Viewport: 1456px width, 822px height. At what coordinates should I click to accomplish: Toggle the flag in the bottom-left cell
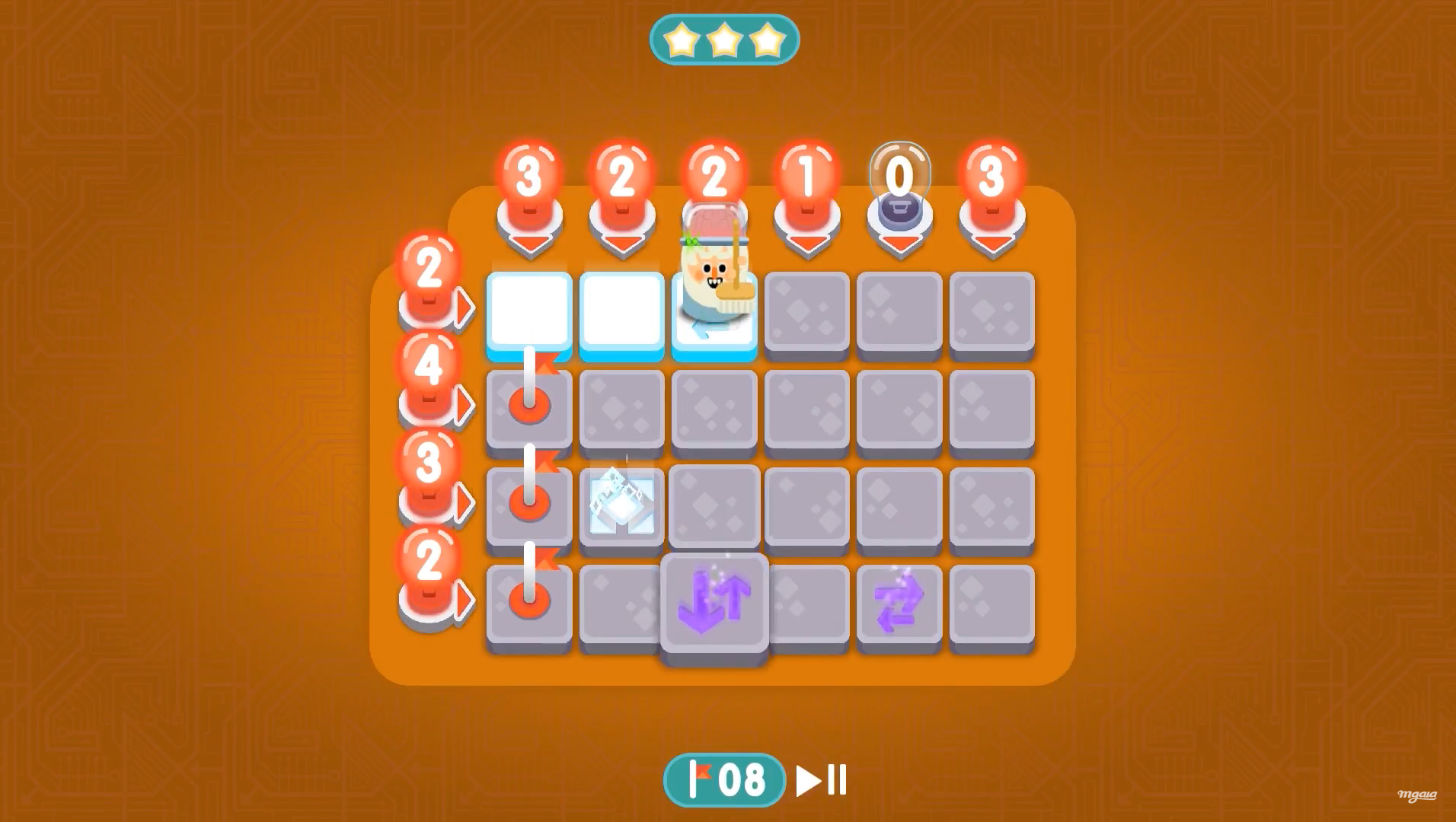click(529, 601)
